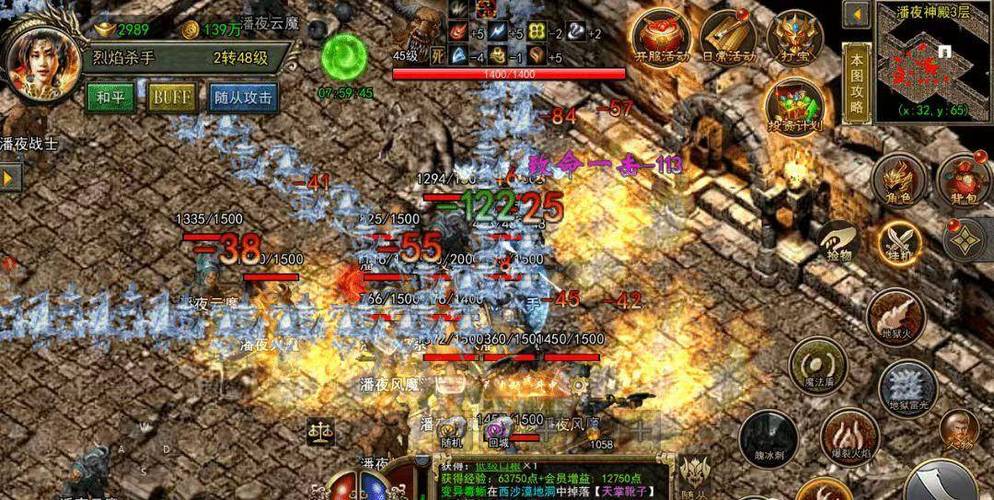
Task: Open the BUFF panel
Action: coord(171,98)
